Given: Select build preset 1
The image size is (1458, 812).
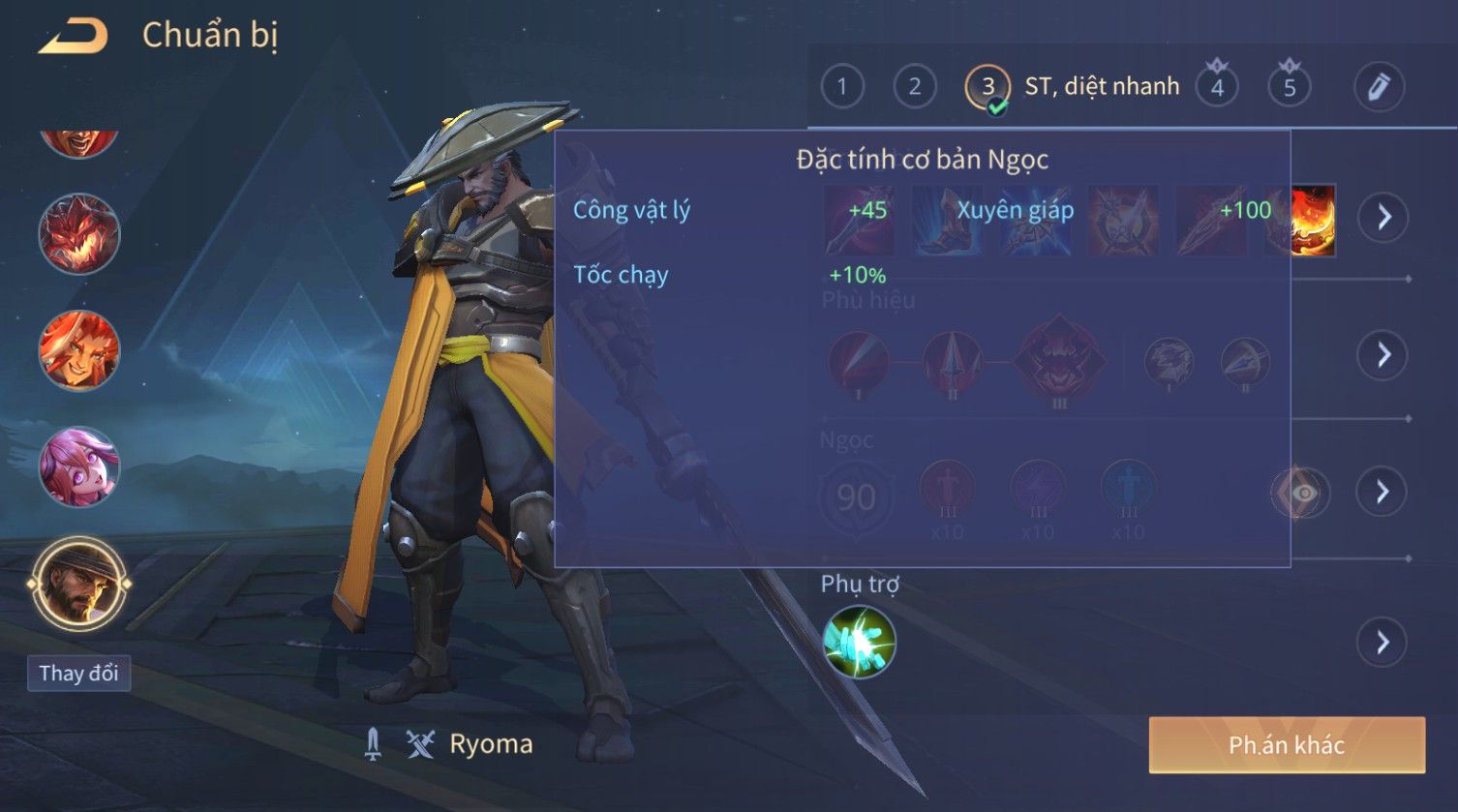Looking at the screenshot, I should click(841, 87).
